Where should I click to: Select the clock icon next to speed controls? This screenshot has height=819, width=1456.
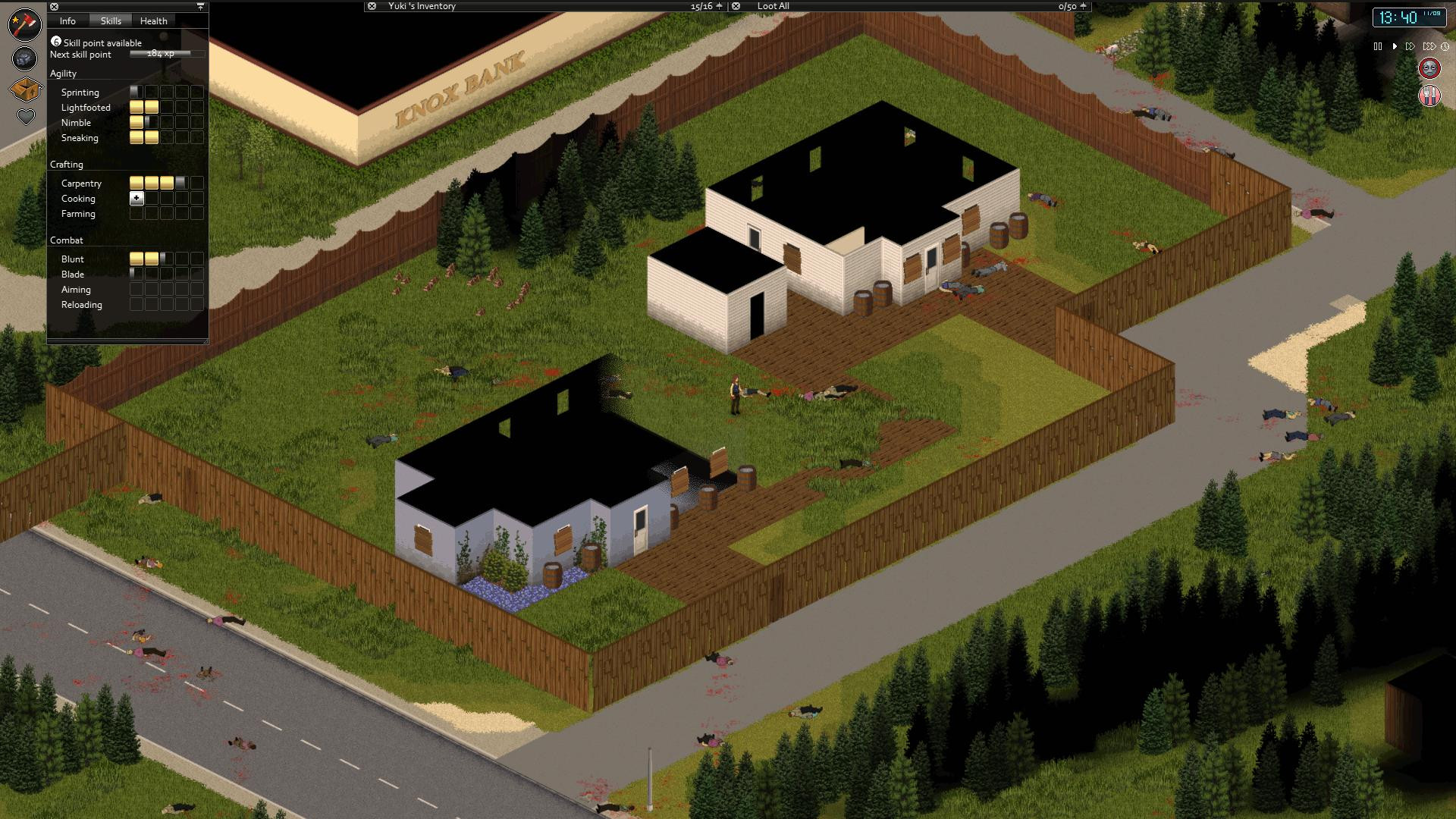click(1445, 46)
